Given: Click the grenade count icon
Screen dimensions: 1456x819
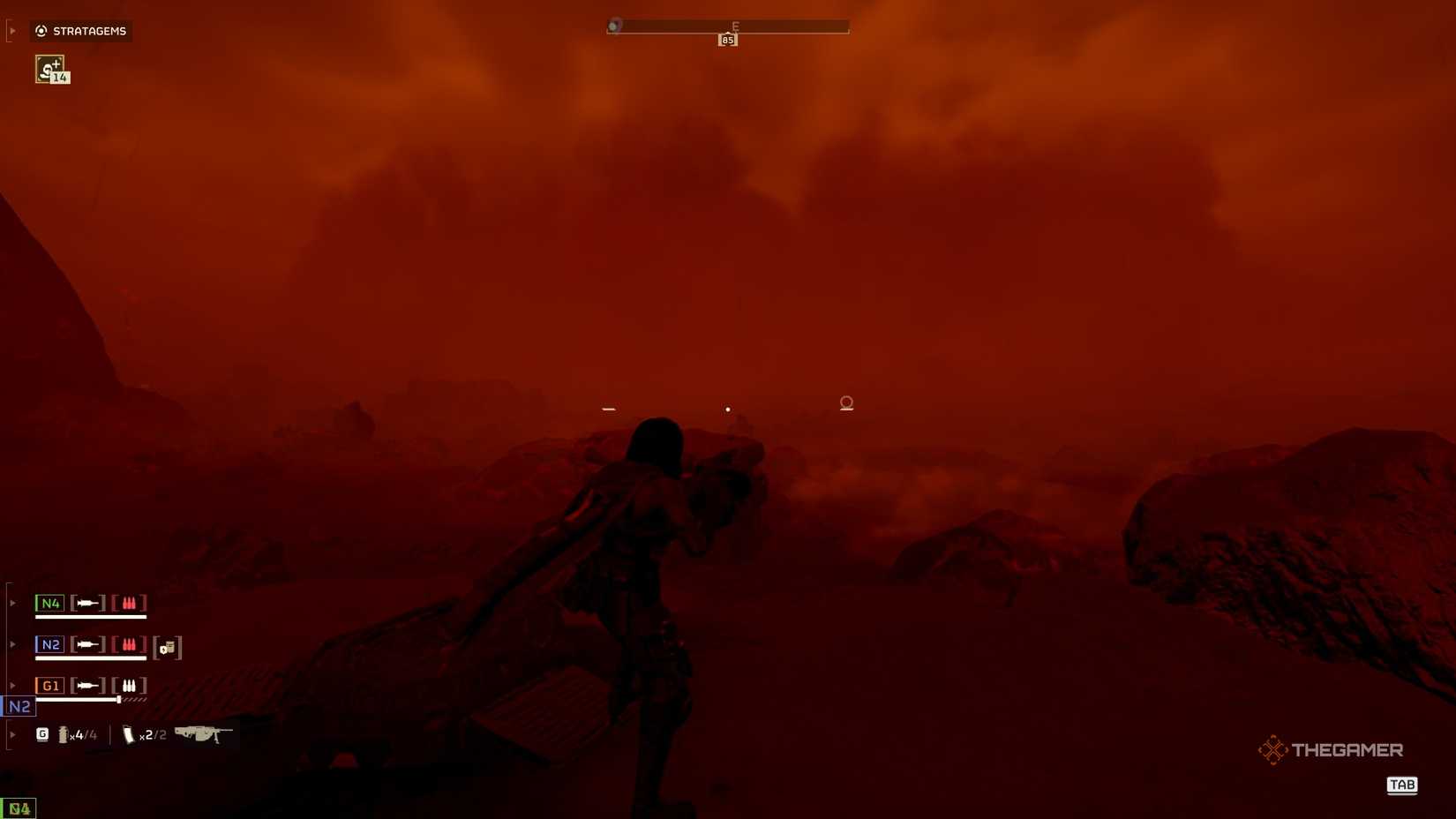Looking at the screenshot, I should click(43, 733).
